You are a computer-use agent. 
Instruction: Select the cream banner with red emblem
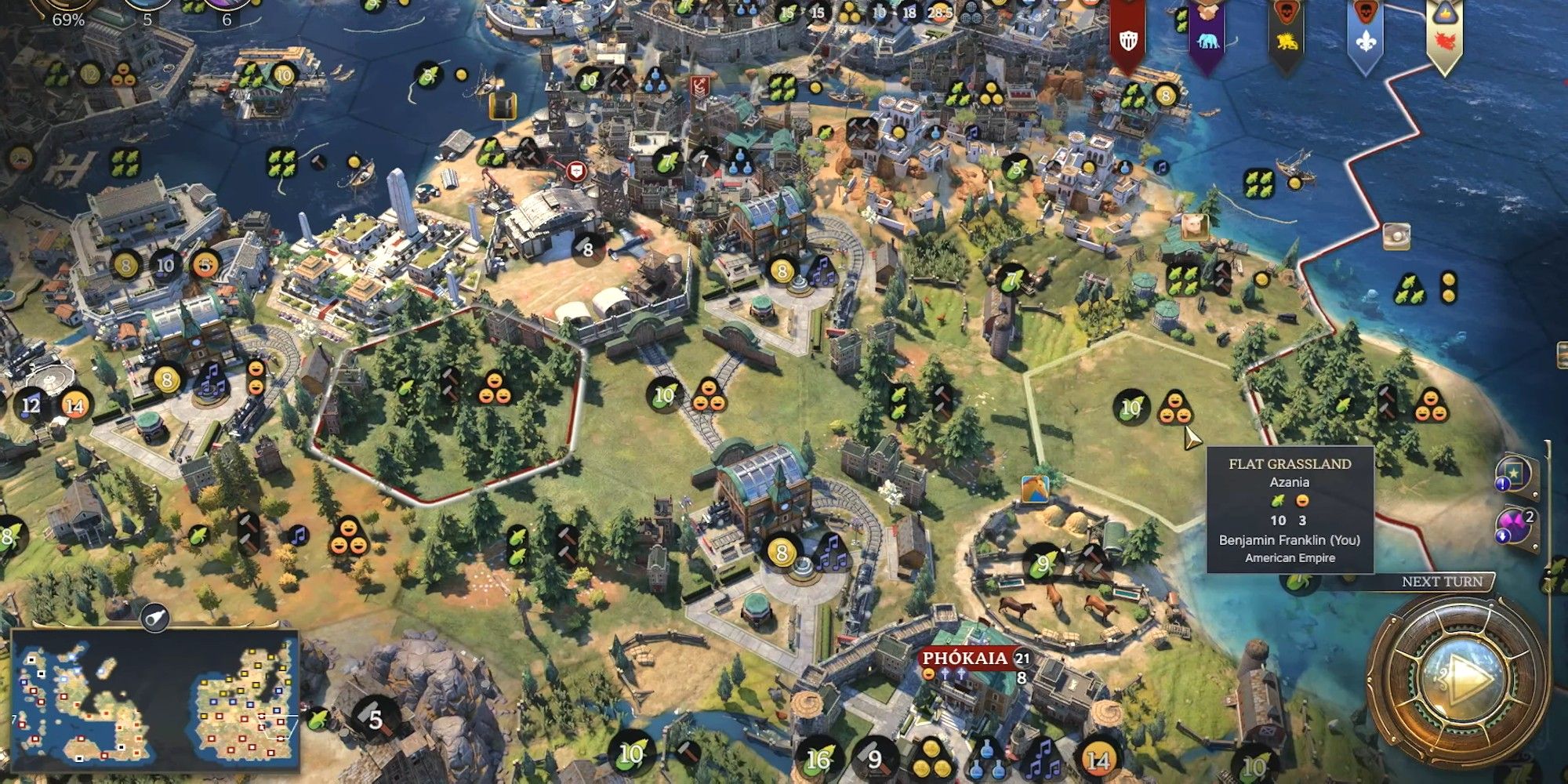click(x=1443, y=35)
